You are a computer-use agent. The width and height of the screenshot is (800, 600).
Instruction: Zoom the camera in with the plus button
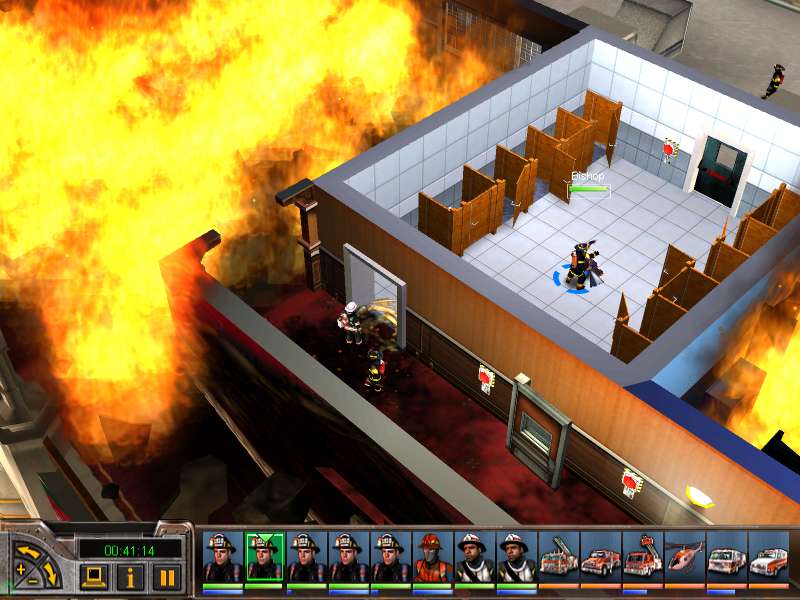(x=21, y=571)
